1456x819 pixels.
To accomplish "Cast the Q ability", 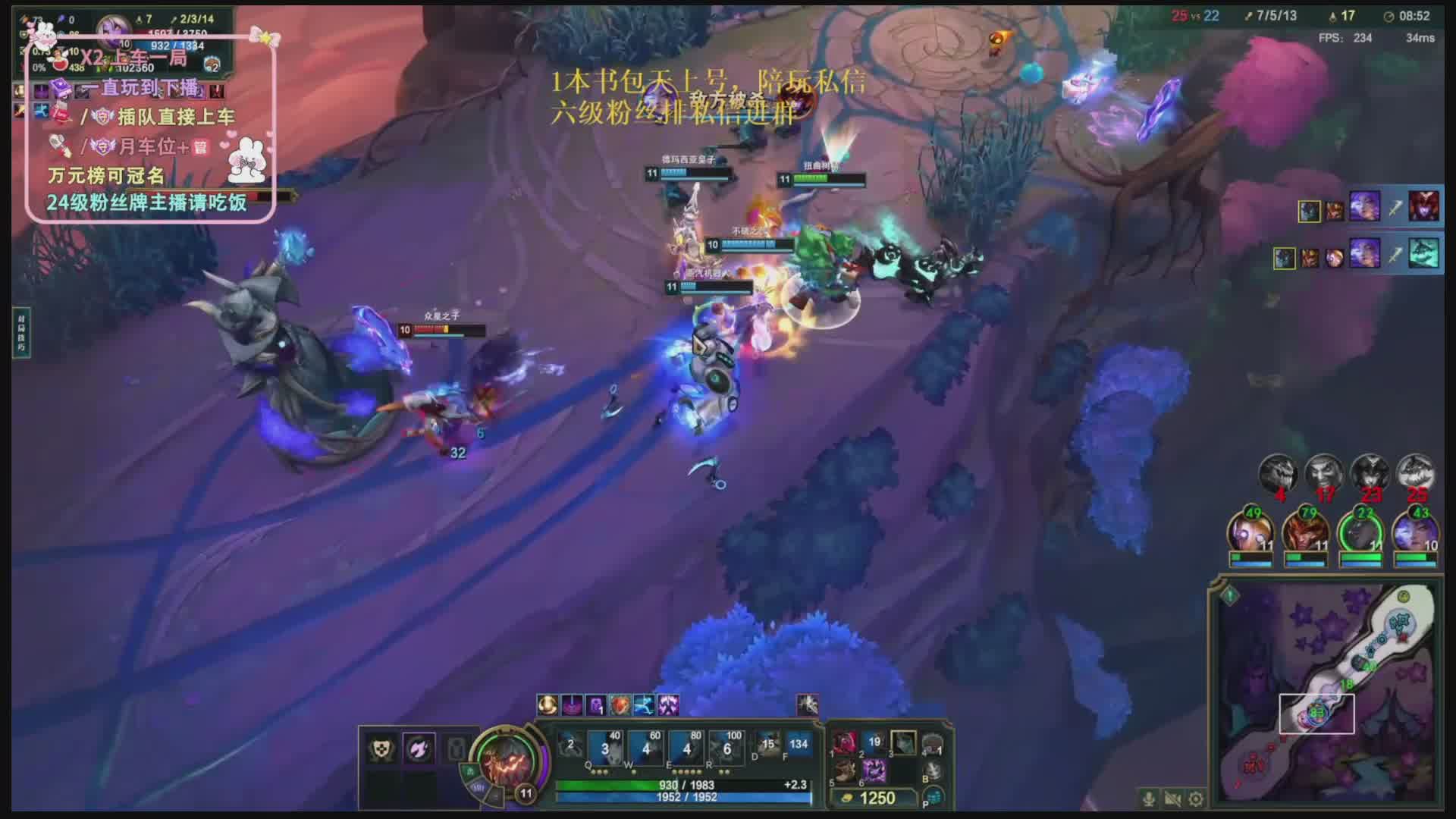I will pyautogui.click(x=605, y=748).
